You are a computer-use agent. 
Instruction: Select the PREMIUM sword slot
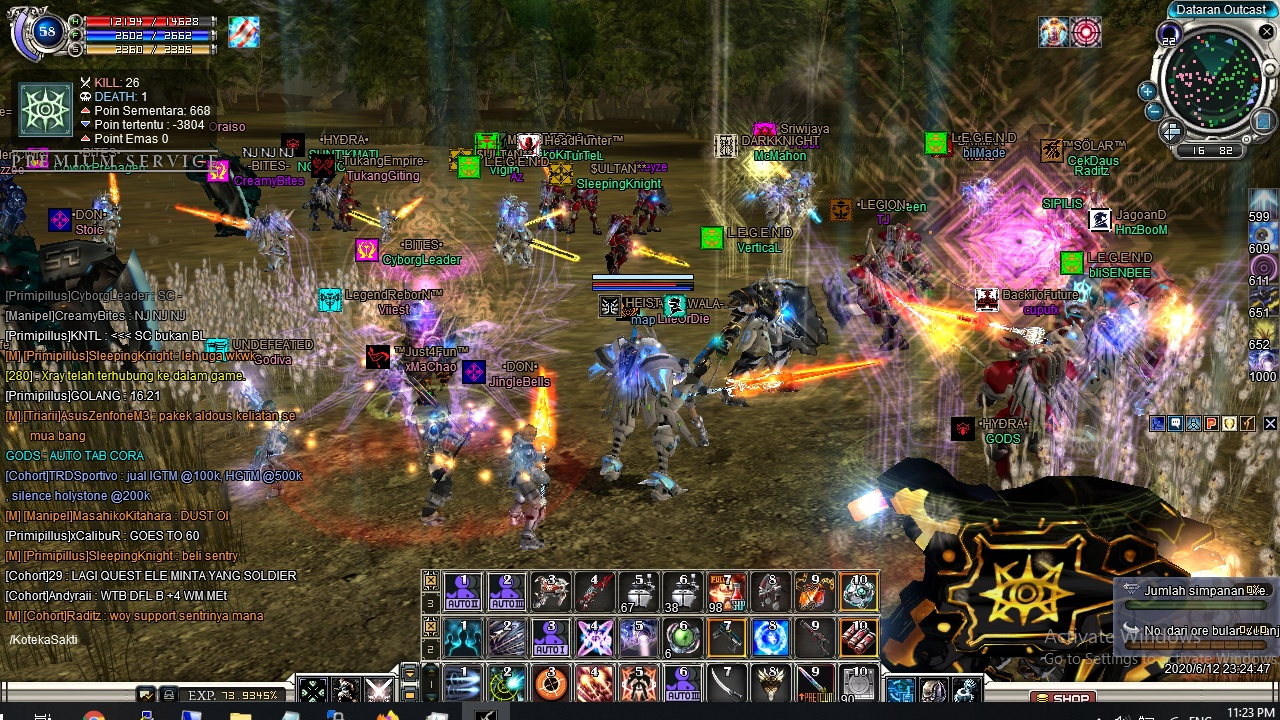pyautogui.click(x=814, y=684)
